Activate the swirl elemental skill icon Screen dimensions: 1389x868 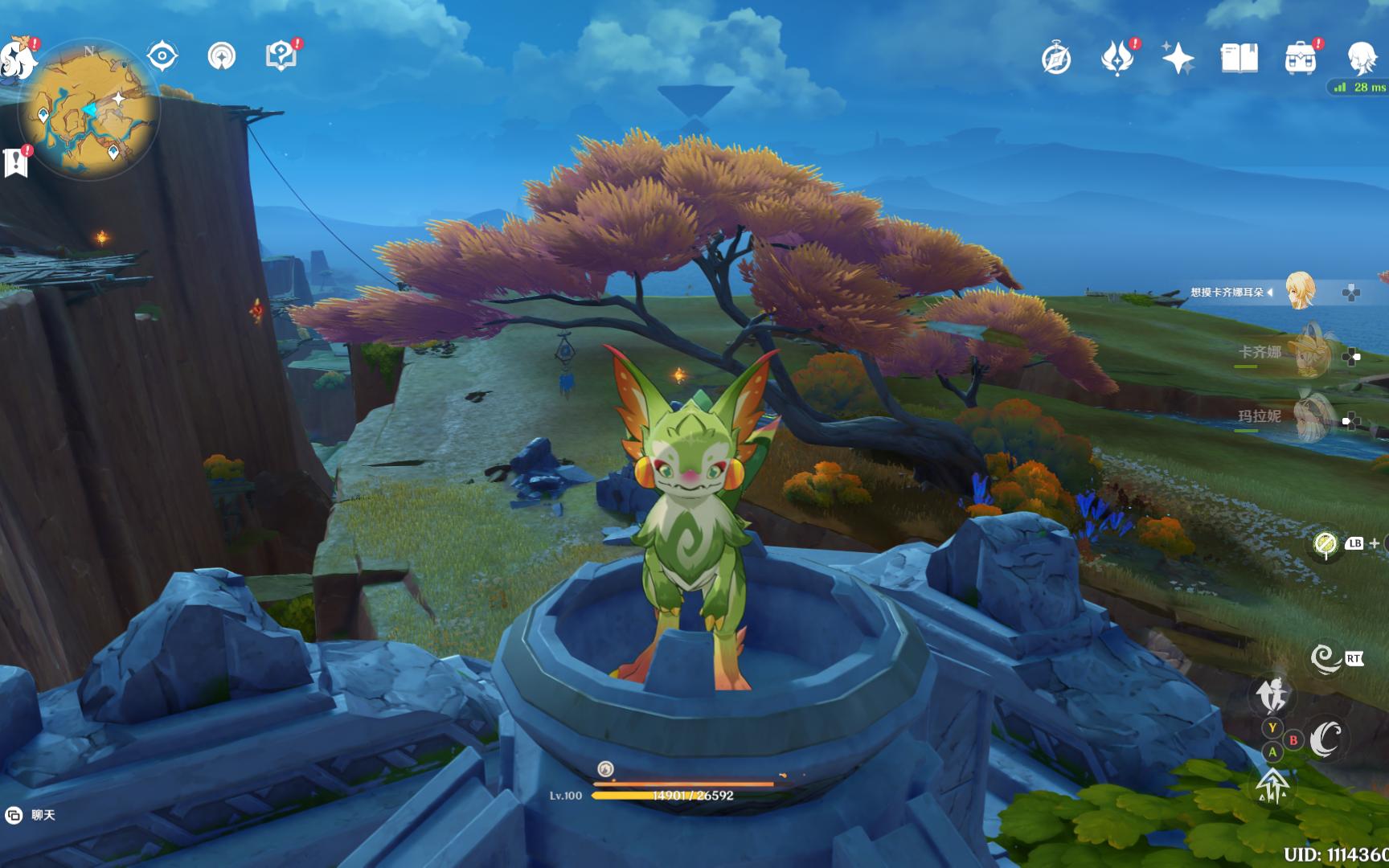click(1325, 659)
